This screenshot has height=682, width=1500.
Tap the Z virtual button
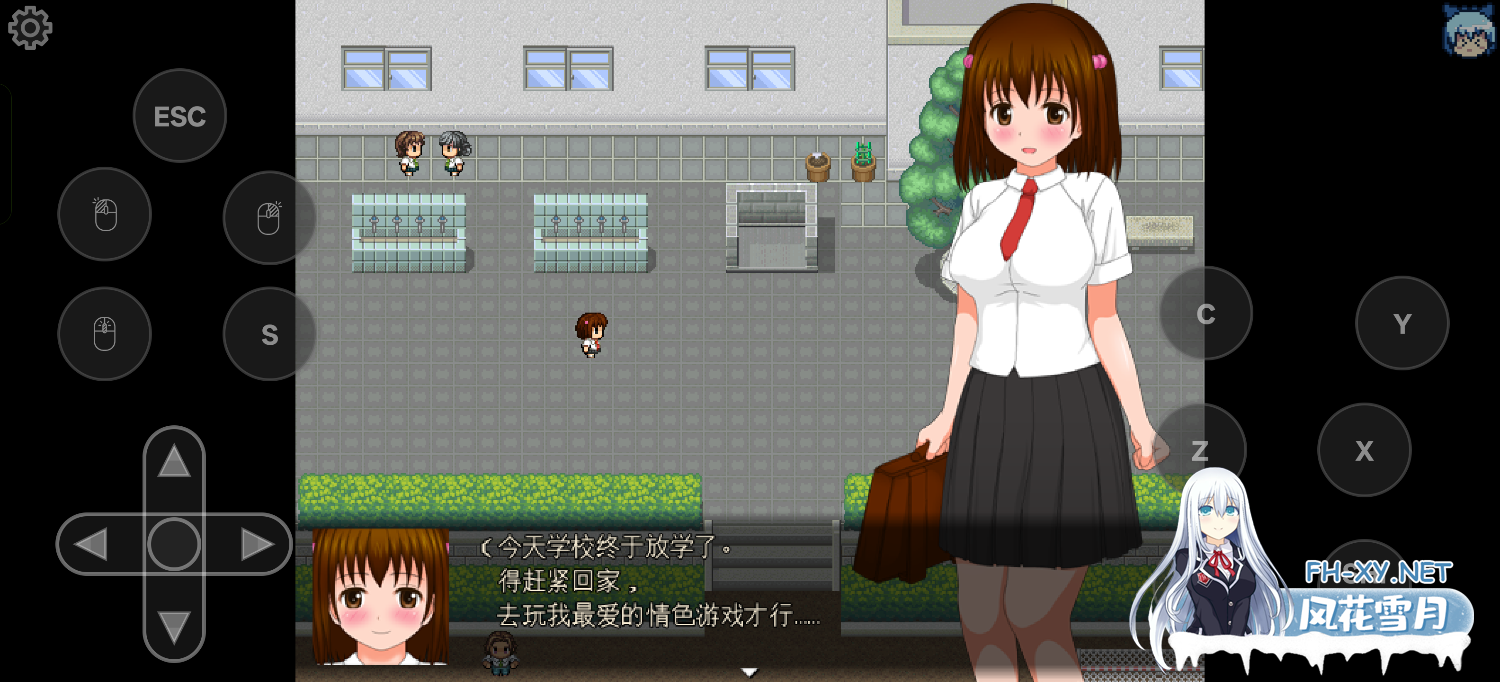point(1200,450)
